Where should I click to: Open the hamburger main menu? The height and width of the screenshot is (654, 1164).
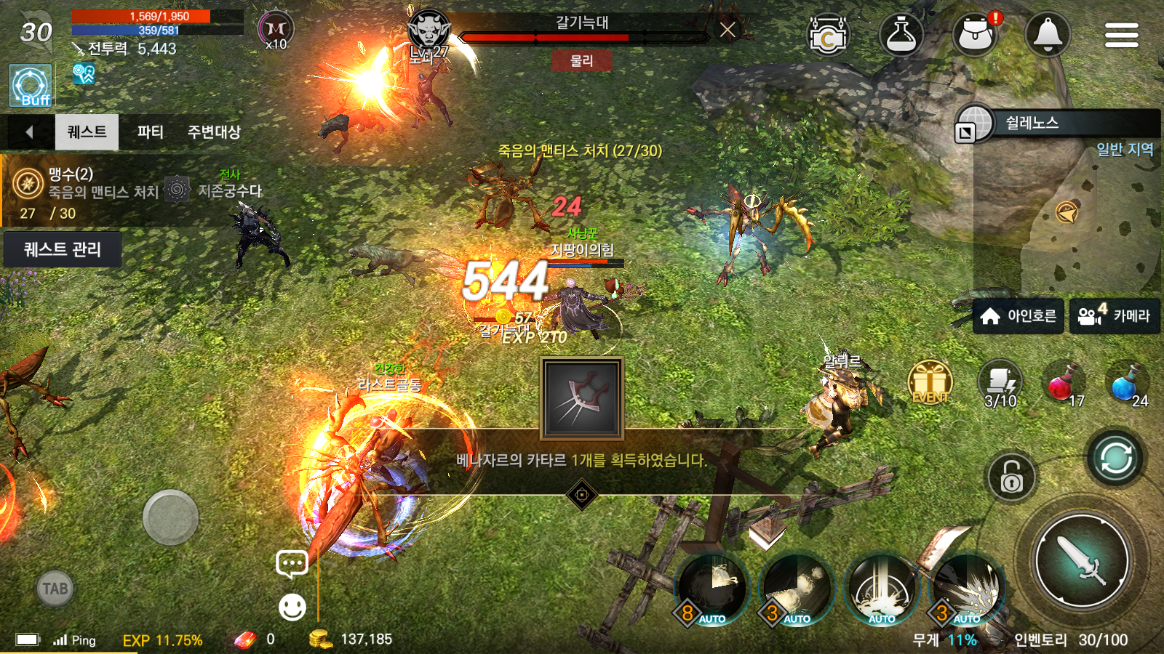coord(1121,35)
